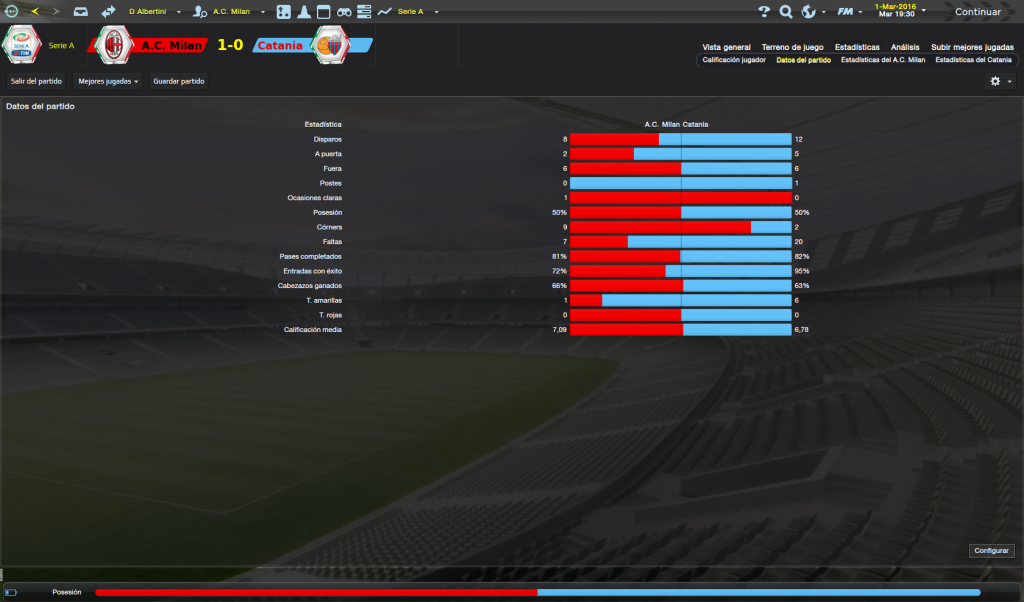This screenshot has width=1024, height=602.
Task: Click the Continuar button
Action: click(977, 12)
